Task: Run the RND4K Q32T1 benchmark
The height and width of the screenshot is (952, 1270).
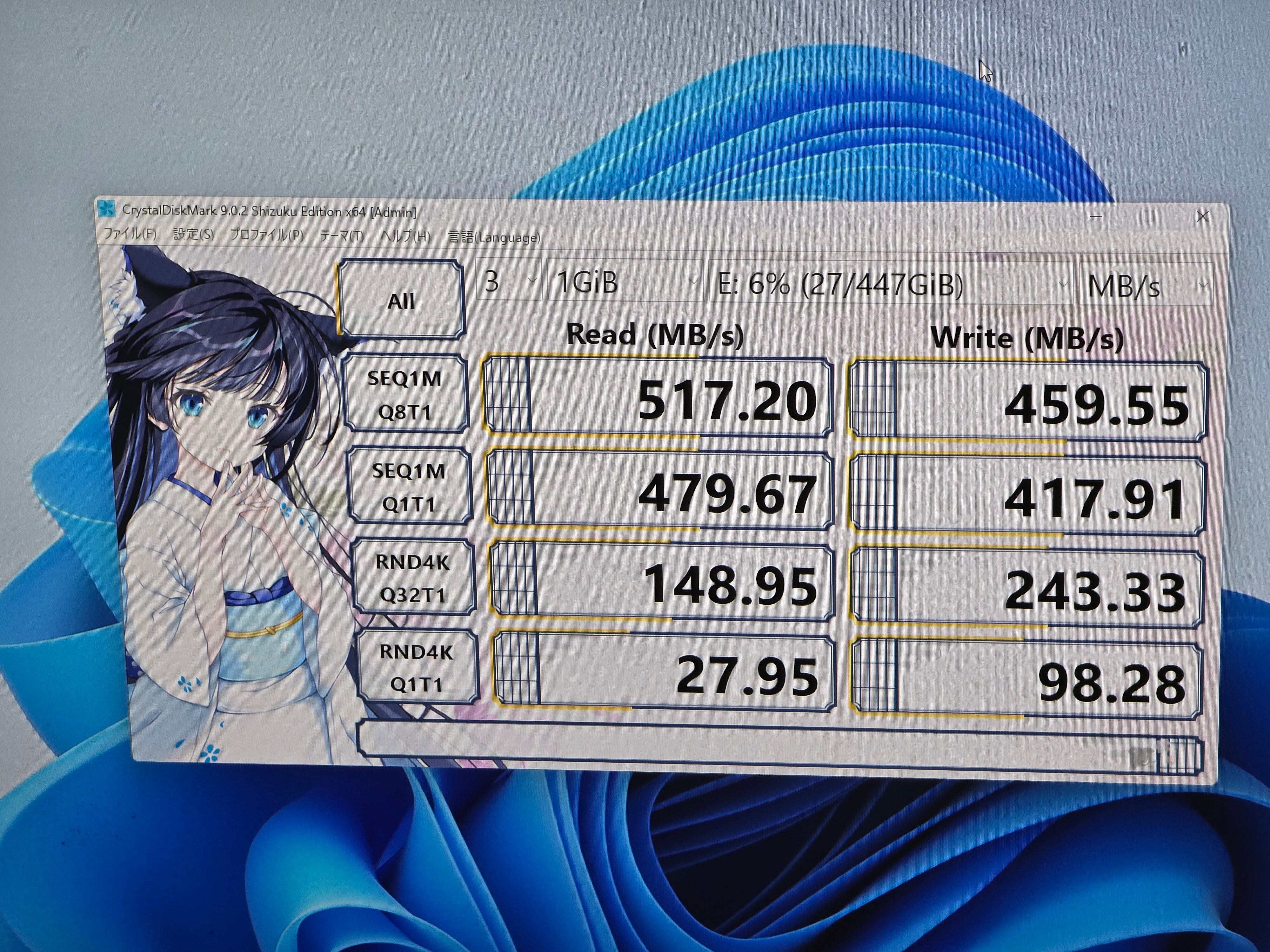Action: coord(413,578)
